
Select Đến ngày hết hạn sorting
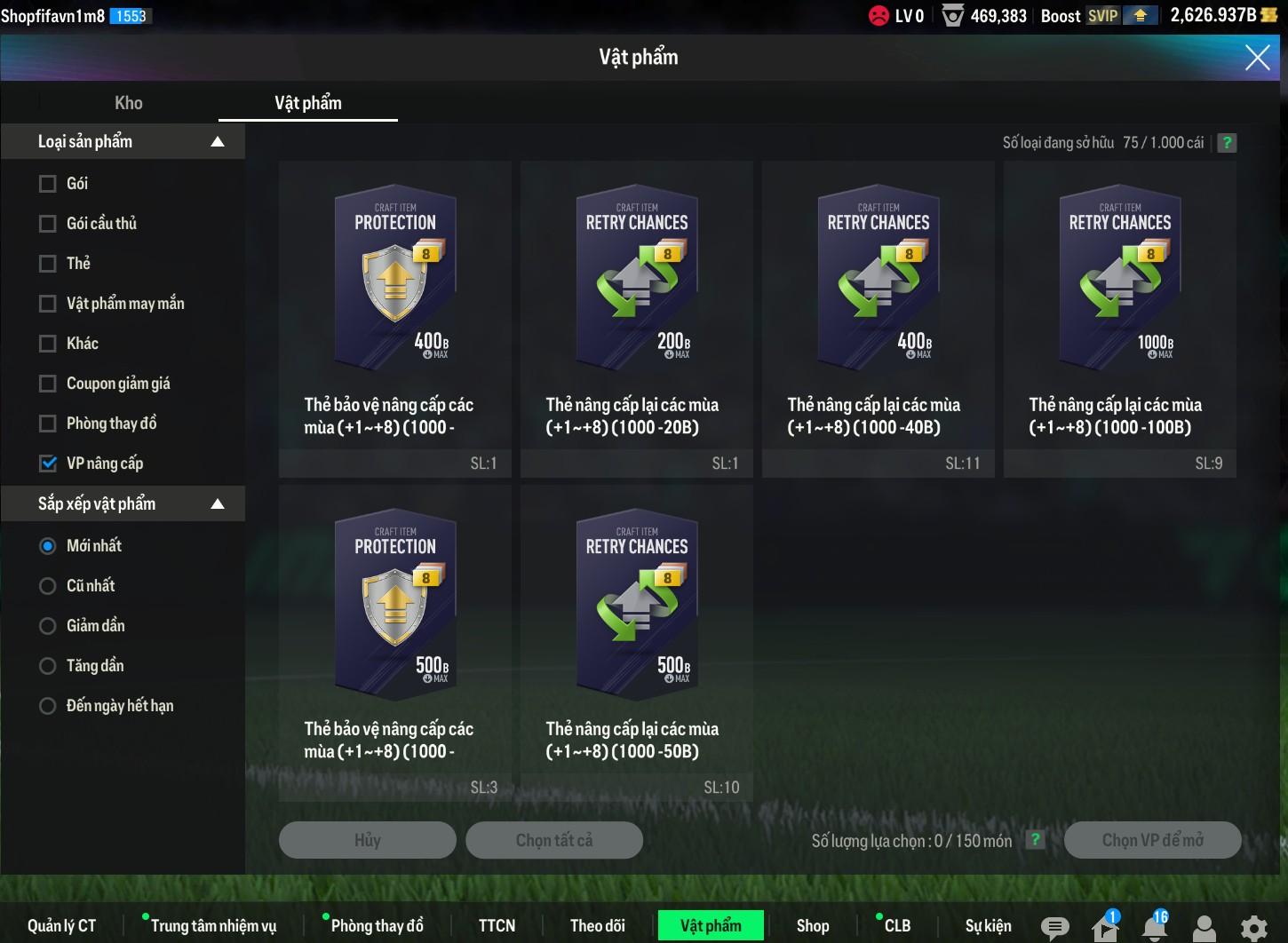tap(48, 706)
